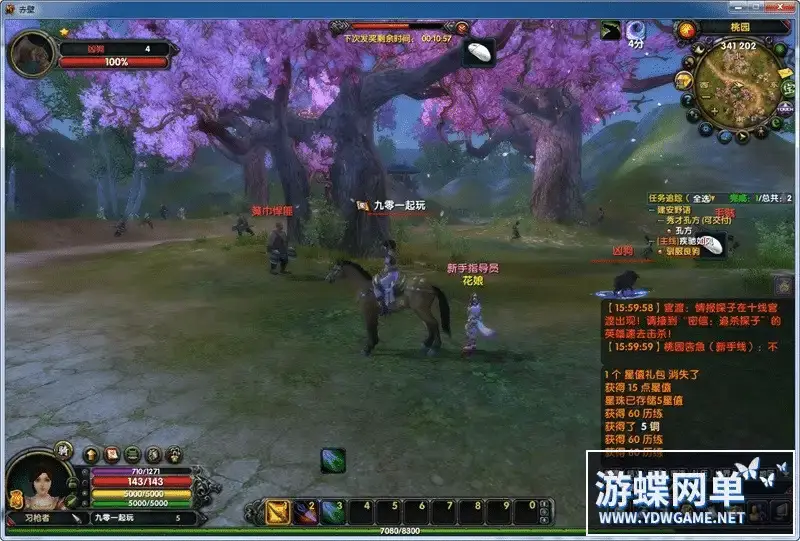Open the red scroll menu icon
The width and height of the screenshot is (800, 541).
[111, 454]
